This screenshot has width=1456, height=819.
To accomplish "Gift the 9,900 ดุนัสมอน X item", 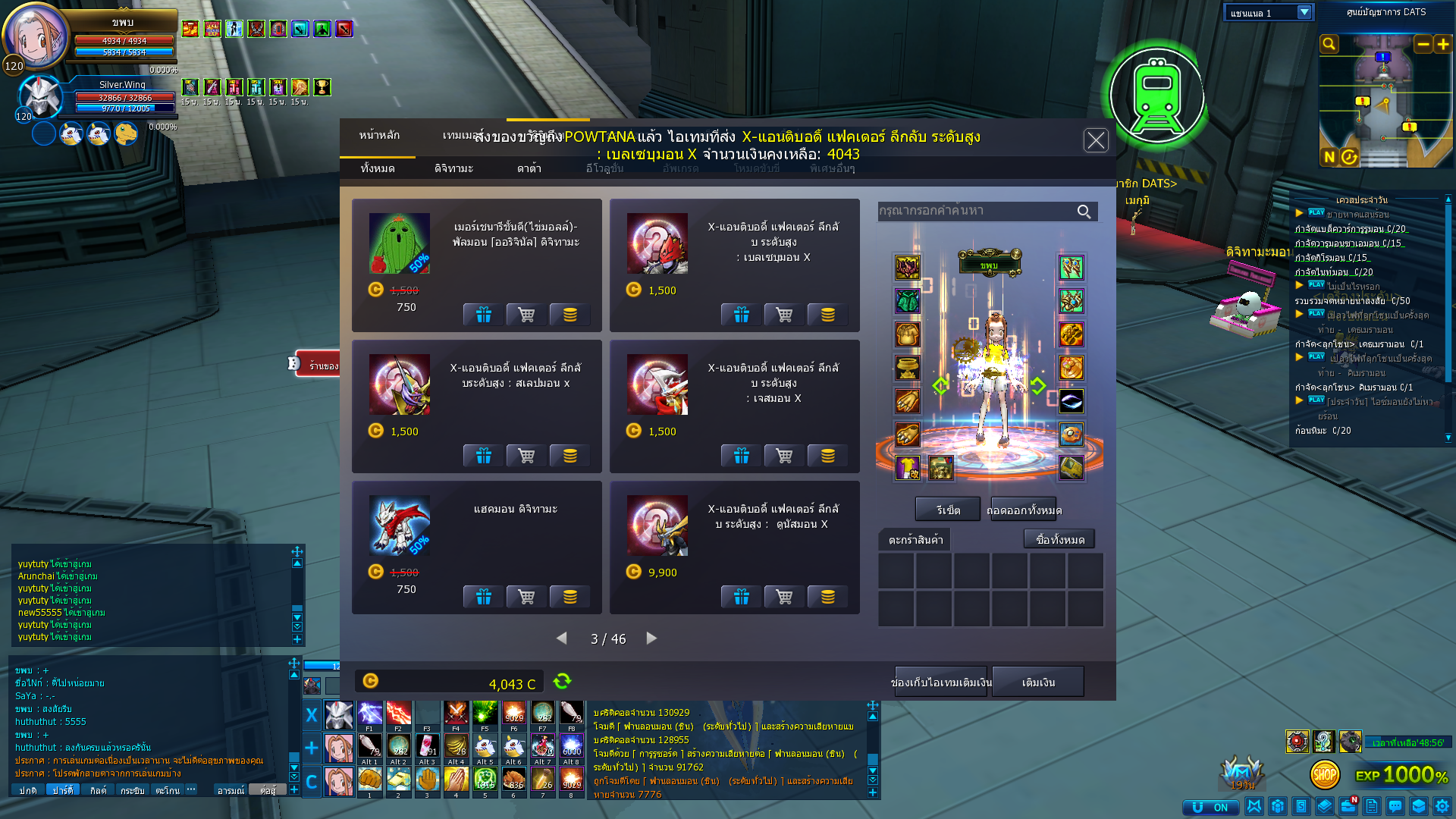I will [741, 597].
